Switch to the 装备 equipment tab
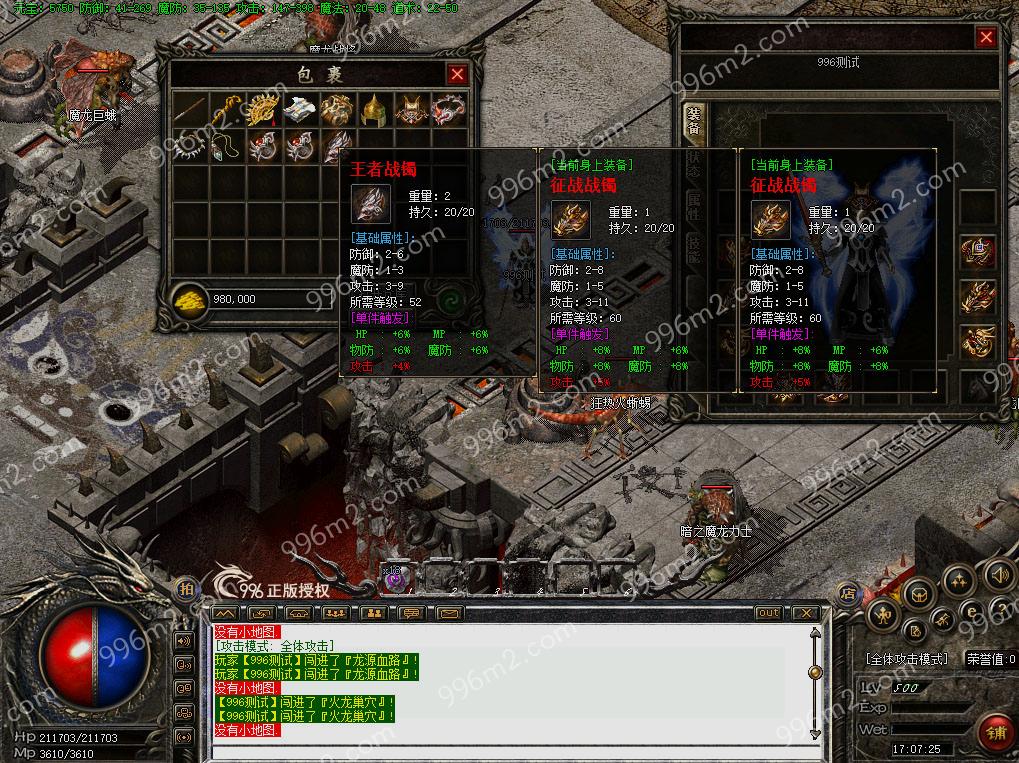 [x=693, y=119]
